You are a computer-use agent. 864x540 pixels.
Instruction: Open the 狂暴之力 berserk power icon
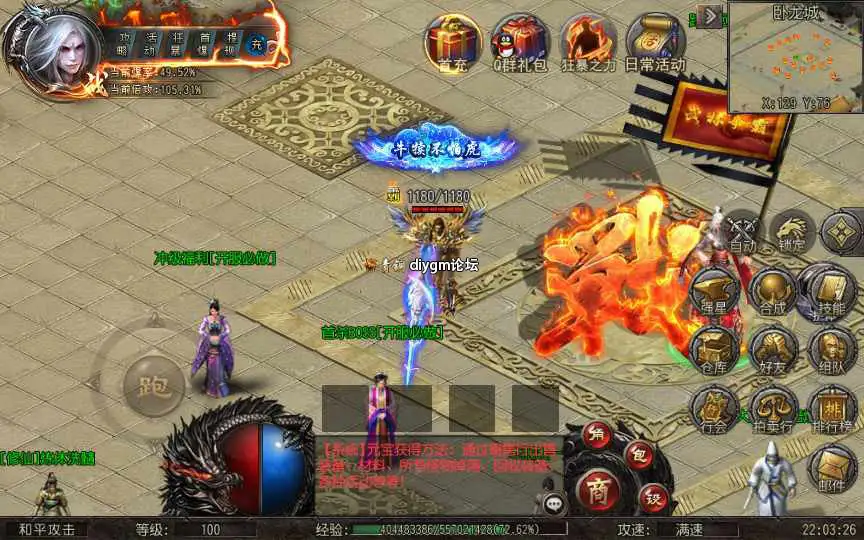588,42
